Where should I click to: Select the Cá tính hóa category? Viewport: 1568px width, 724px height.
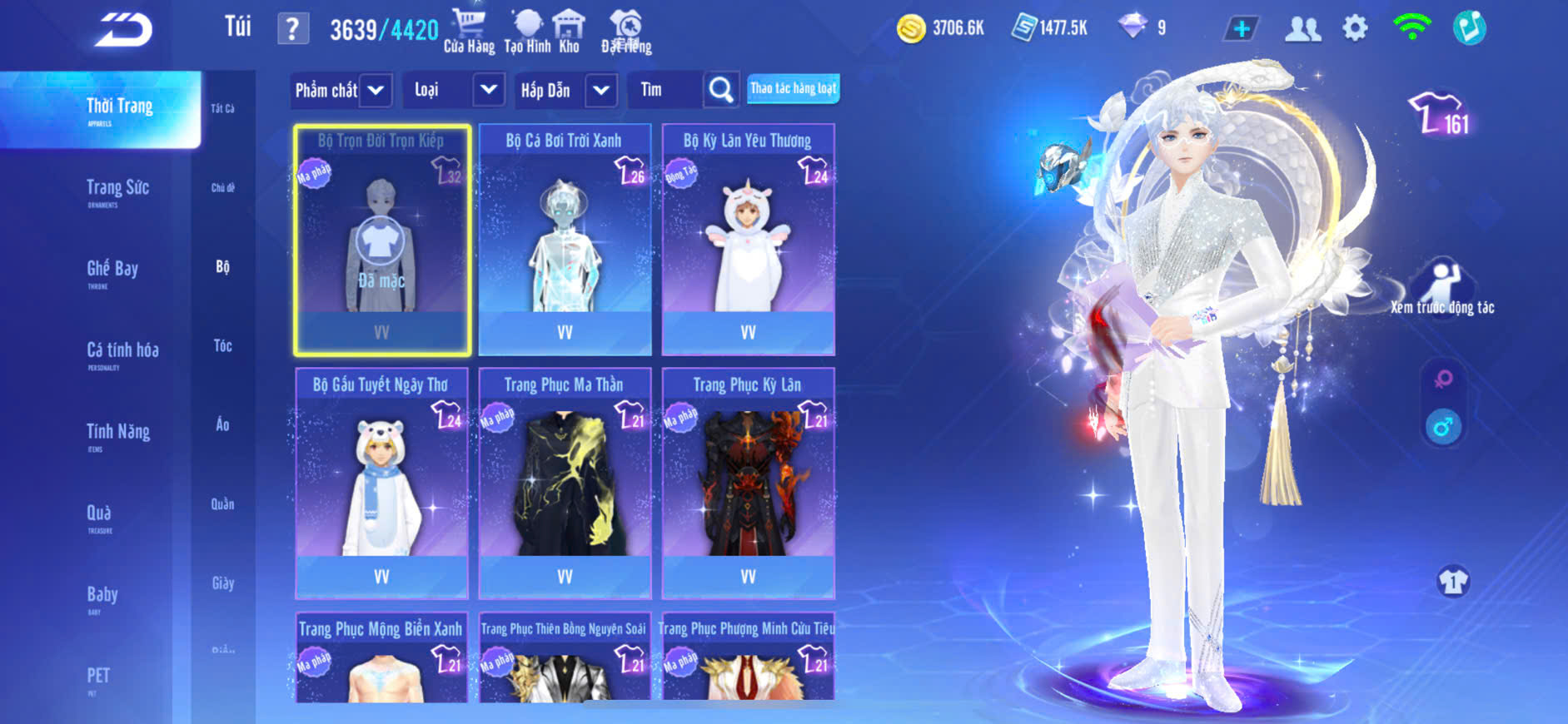pos(122,352)
